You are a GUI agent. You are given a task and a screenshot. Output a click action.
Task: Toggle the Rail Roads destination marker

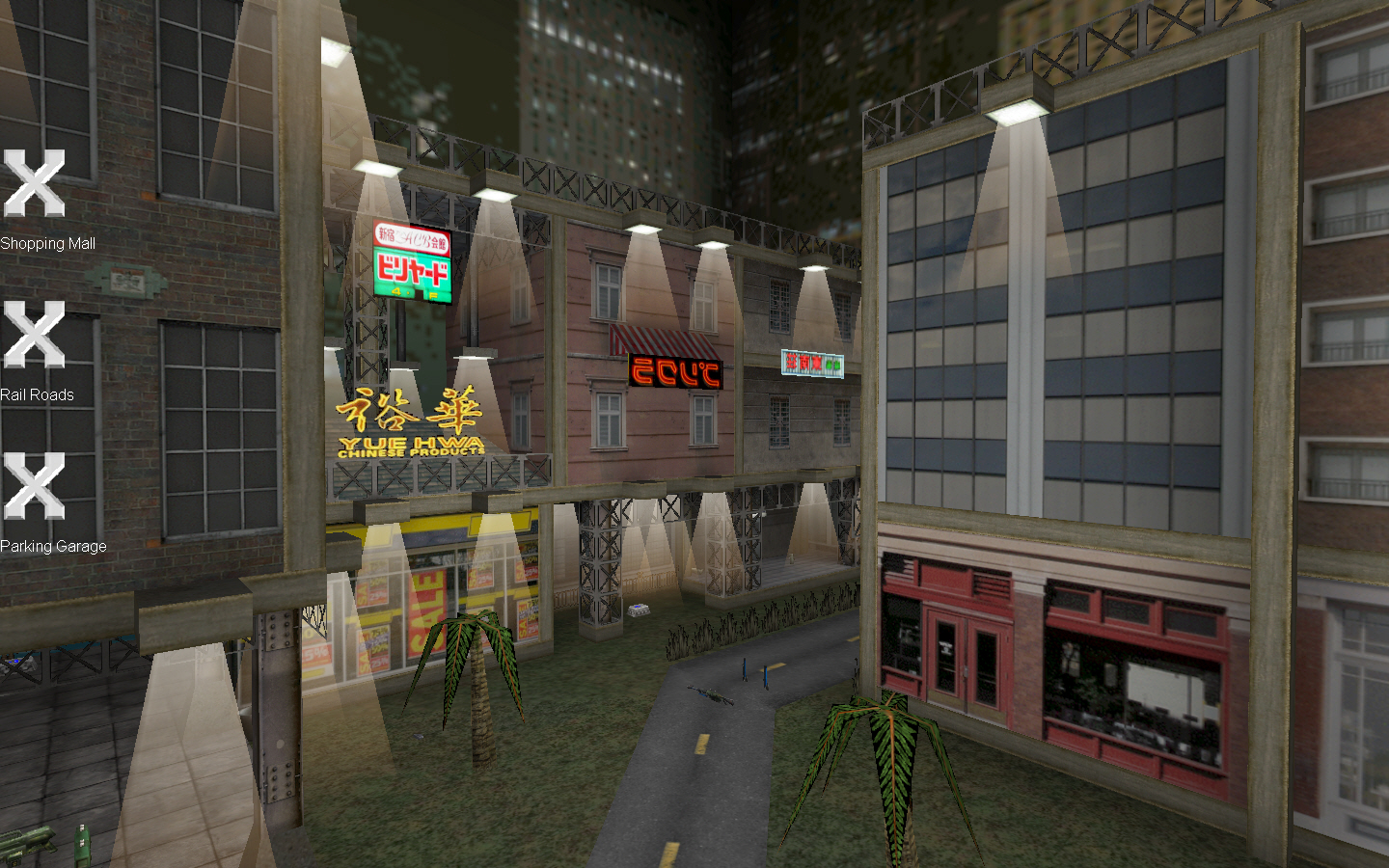pos(36,333)
